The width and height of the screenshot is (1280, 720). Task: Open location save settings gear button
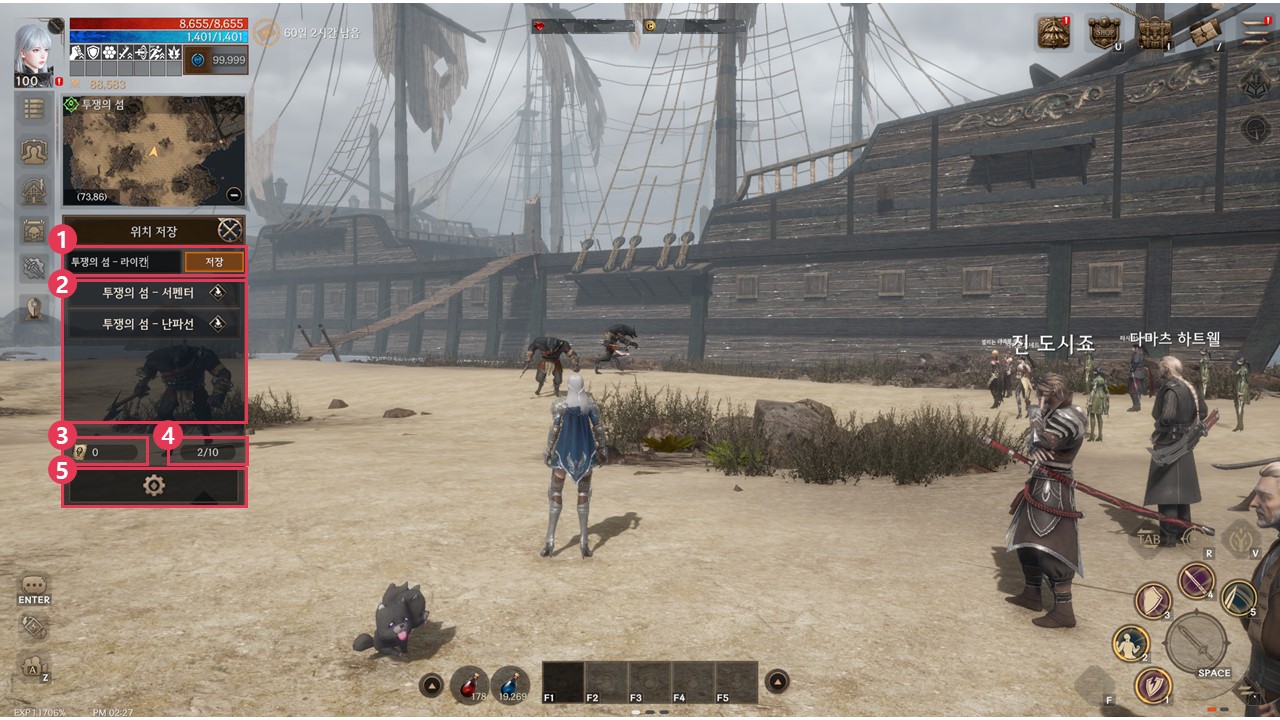154,486
